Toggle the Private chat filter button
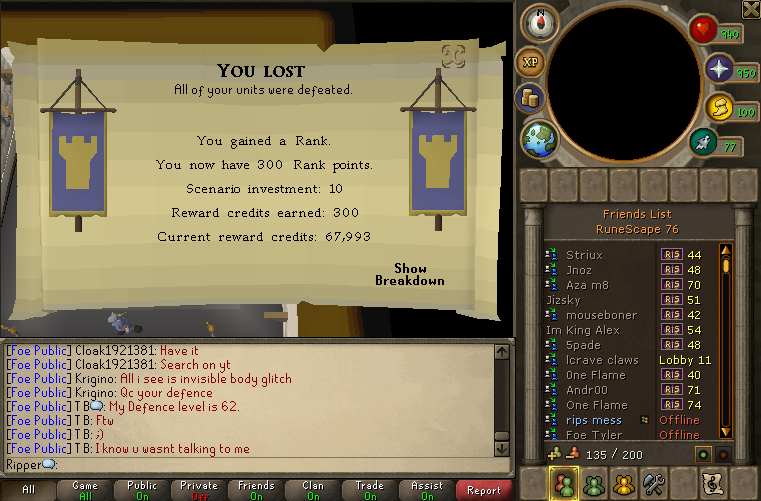 (199, 490)
